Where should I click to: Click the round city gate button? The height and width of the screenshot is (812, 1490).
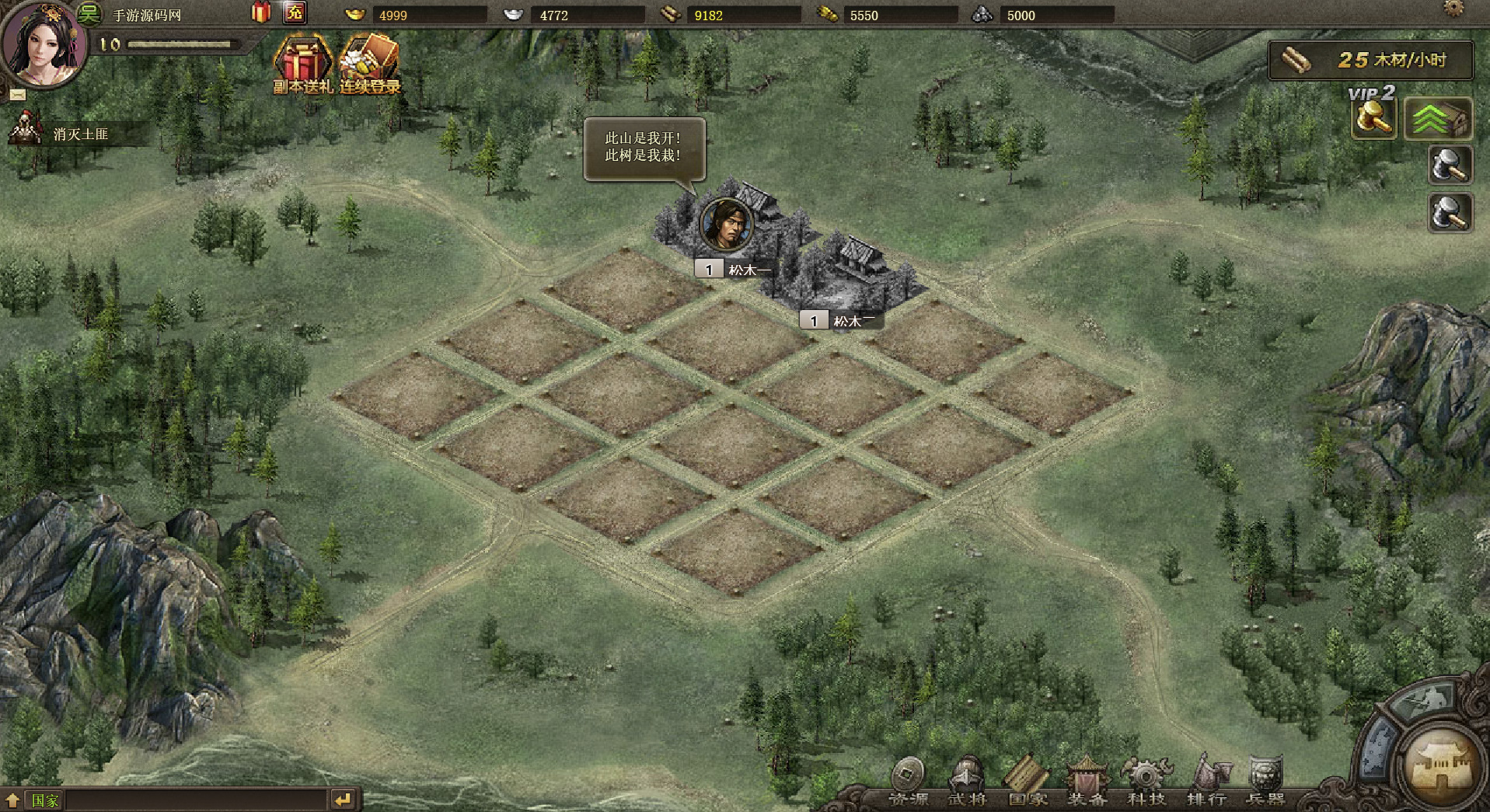(x=1442, y=765)
